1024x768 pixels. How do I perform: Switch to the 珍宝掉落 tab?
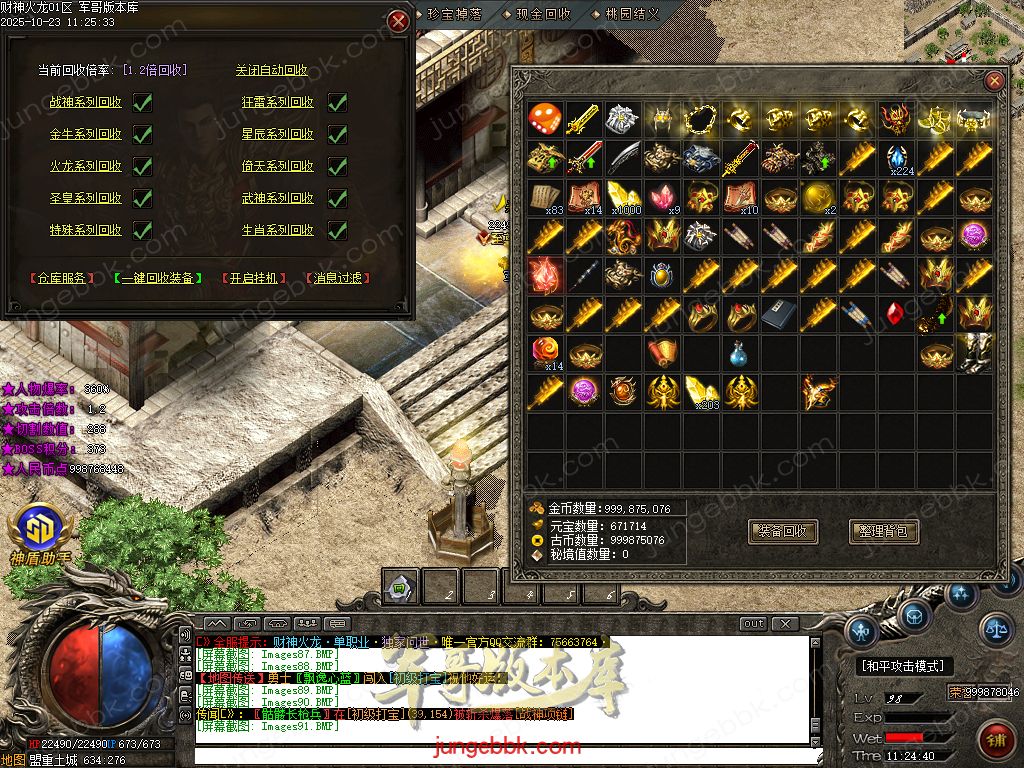[455, 13]
